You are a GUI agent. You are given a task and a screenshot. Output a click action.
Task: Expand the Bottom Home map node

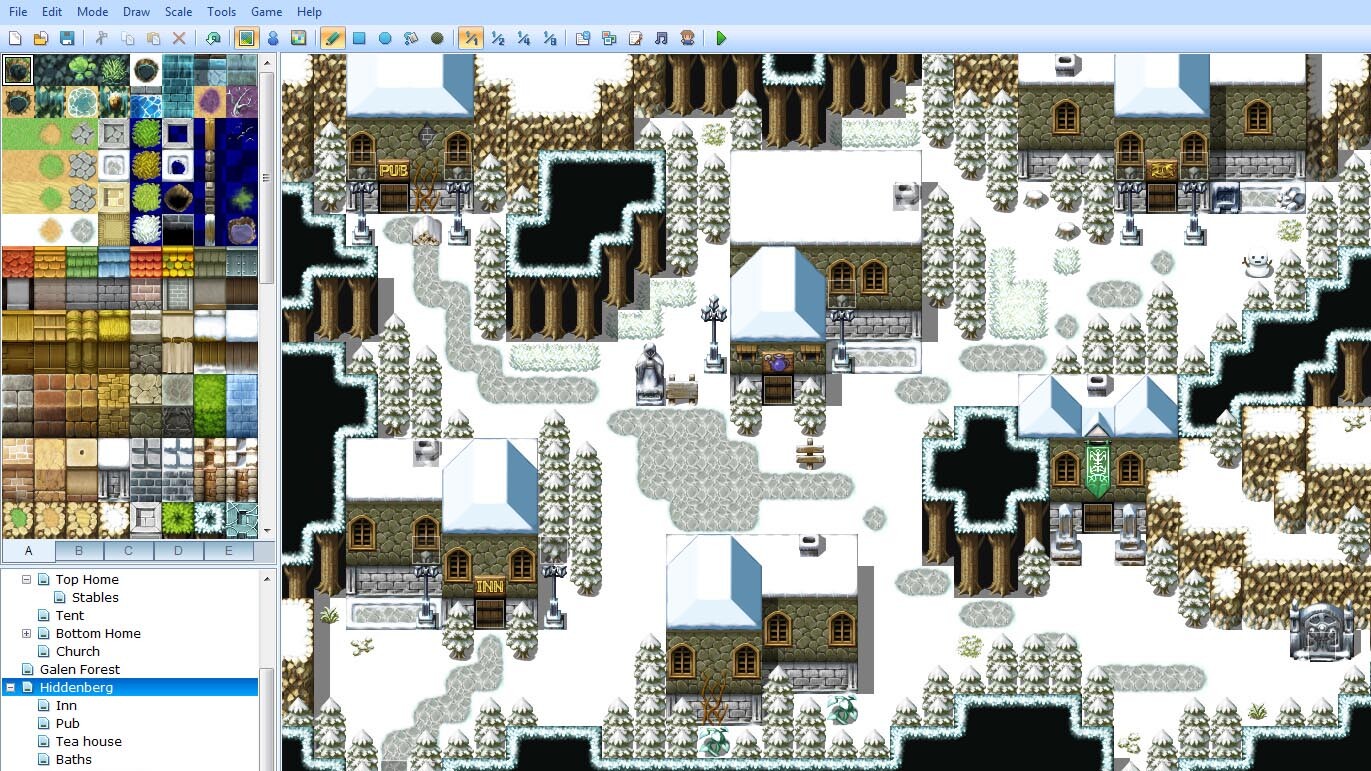click(24, 633)
